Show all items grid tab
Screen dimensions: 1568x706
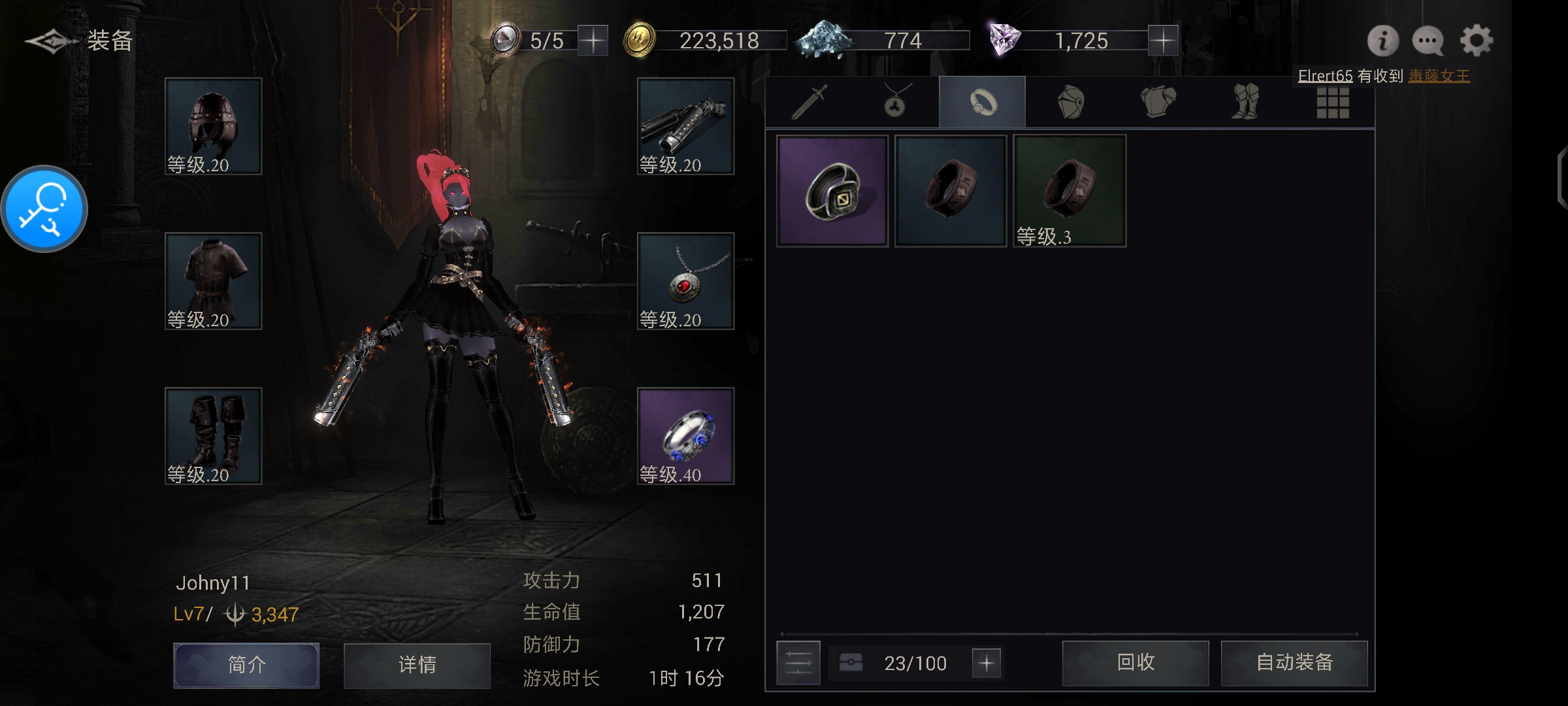point(1333,103)
